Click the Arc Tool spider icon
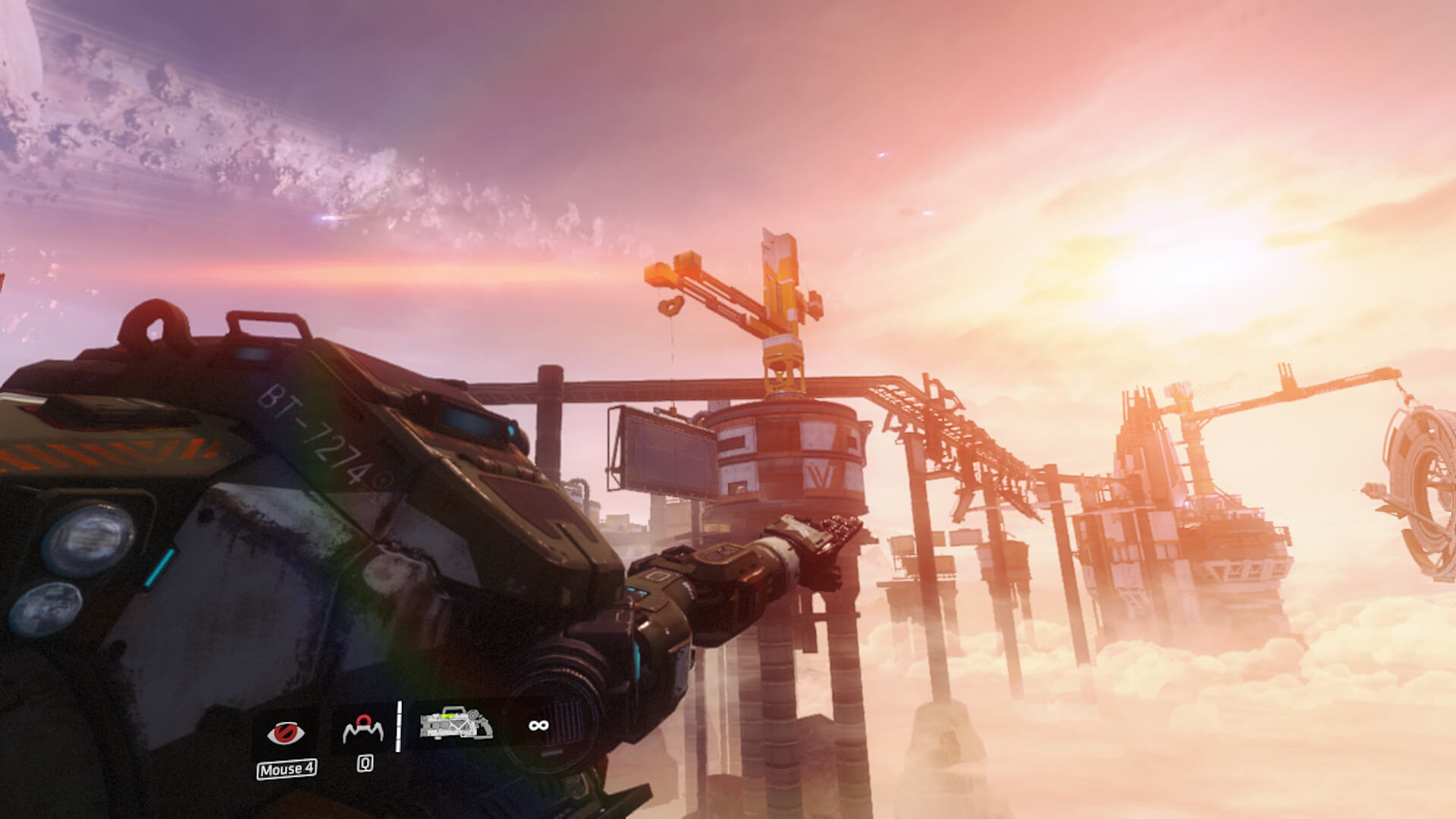 pos(363,729)
